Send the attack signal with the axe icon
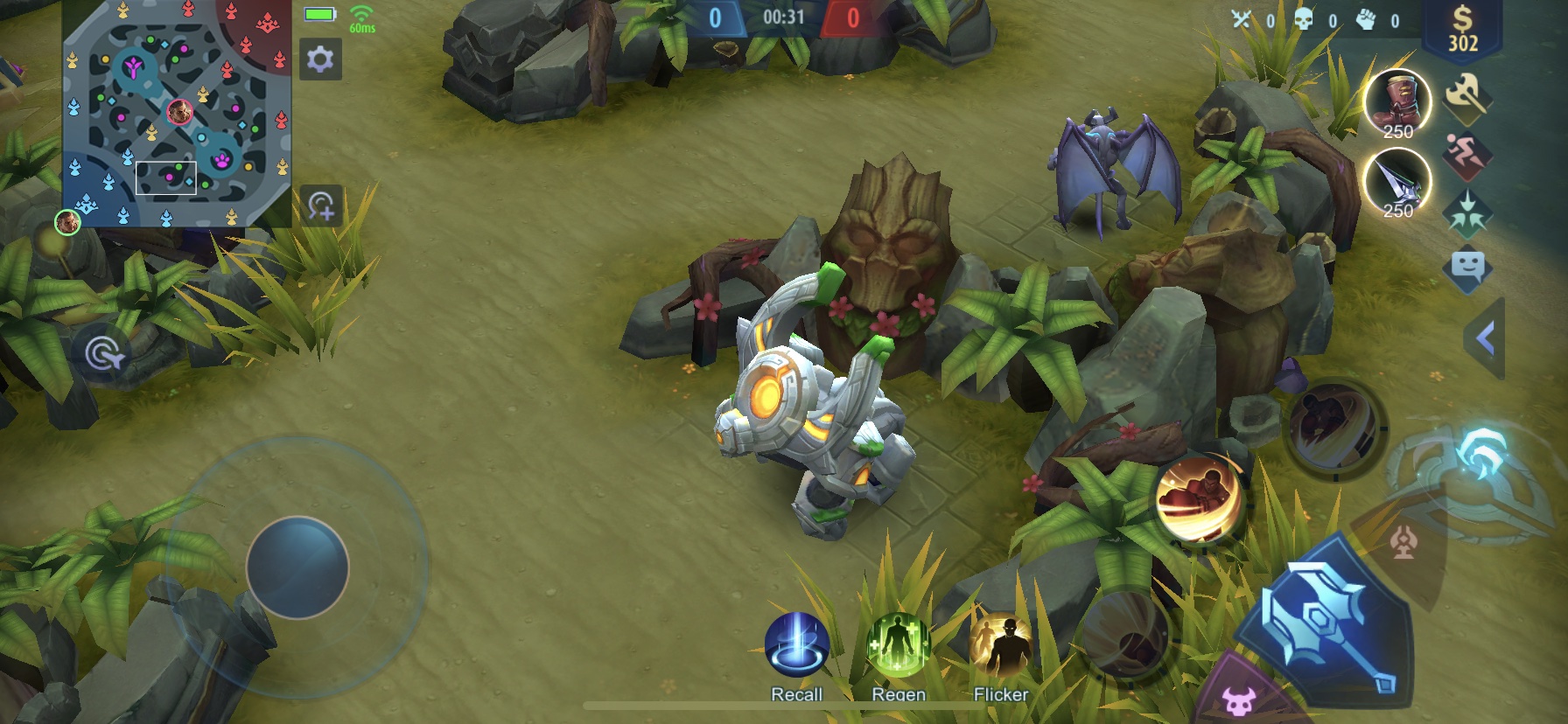Screen dimensions: 1568x724 1466,94
